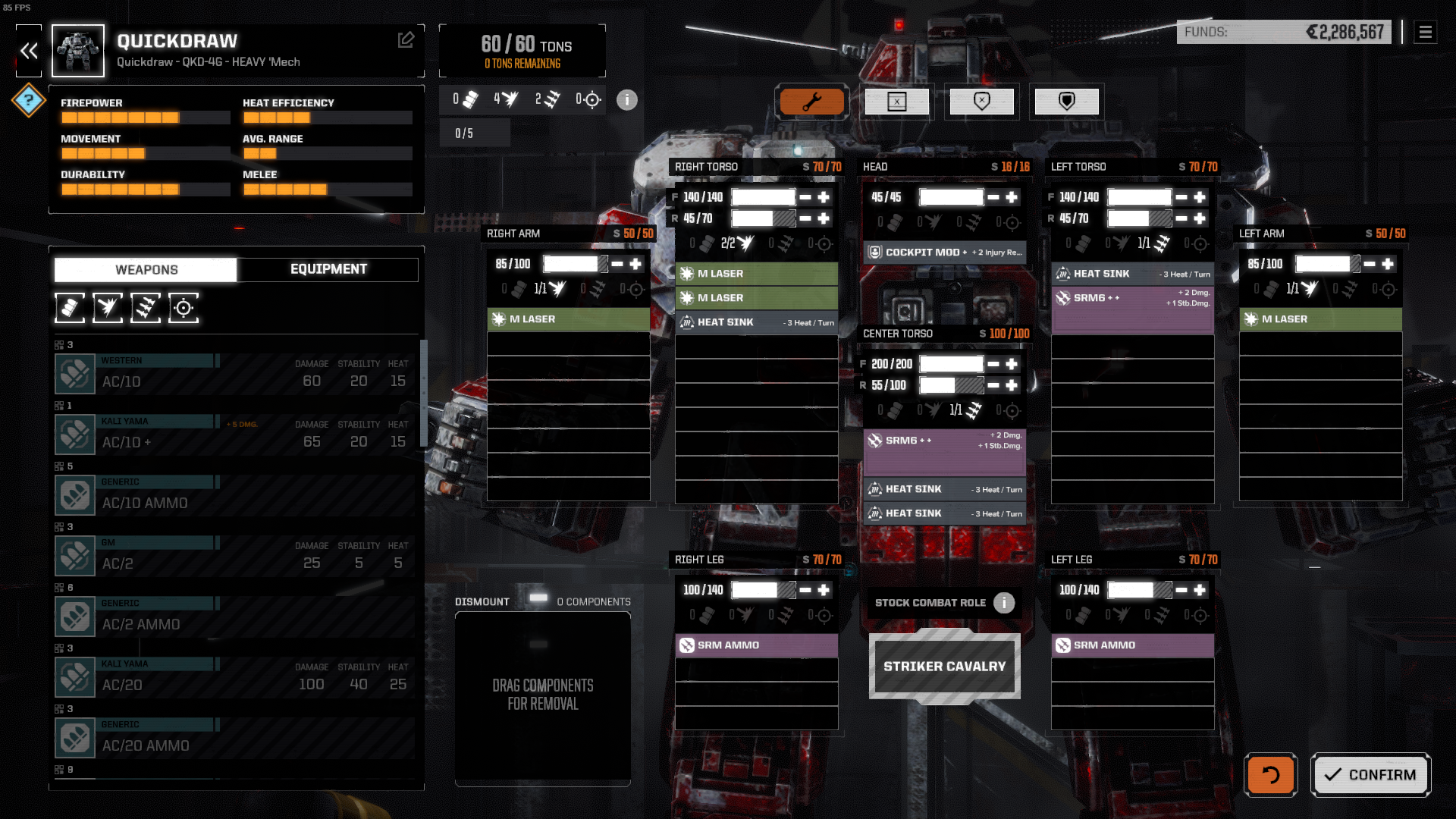The image size is (1456, 819).
Task: Click the Stock Combat Role info icon
Action: point(1003,603)
